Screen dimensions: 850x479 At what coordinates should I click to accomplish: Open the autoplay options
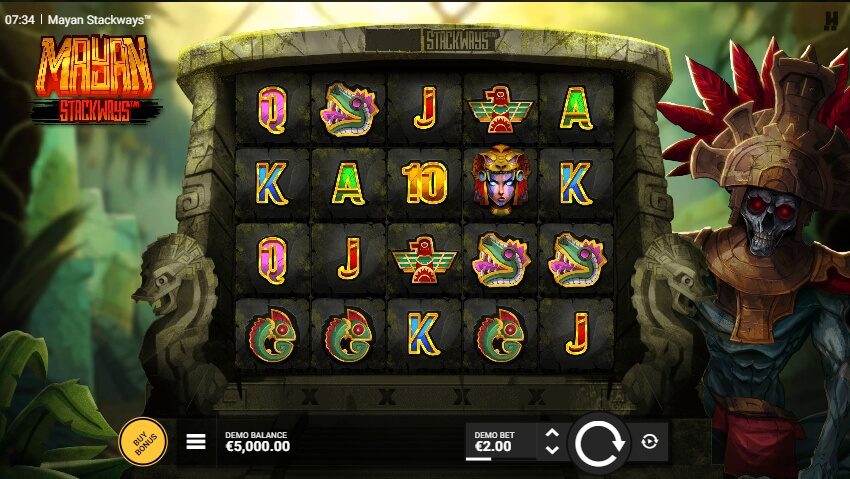click(x=650, y=441)
